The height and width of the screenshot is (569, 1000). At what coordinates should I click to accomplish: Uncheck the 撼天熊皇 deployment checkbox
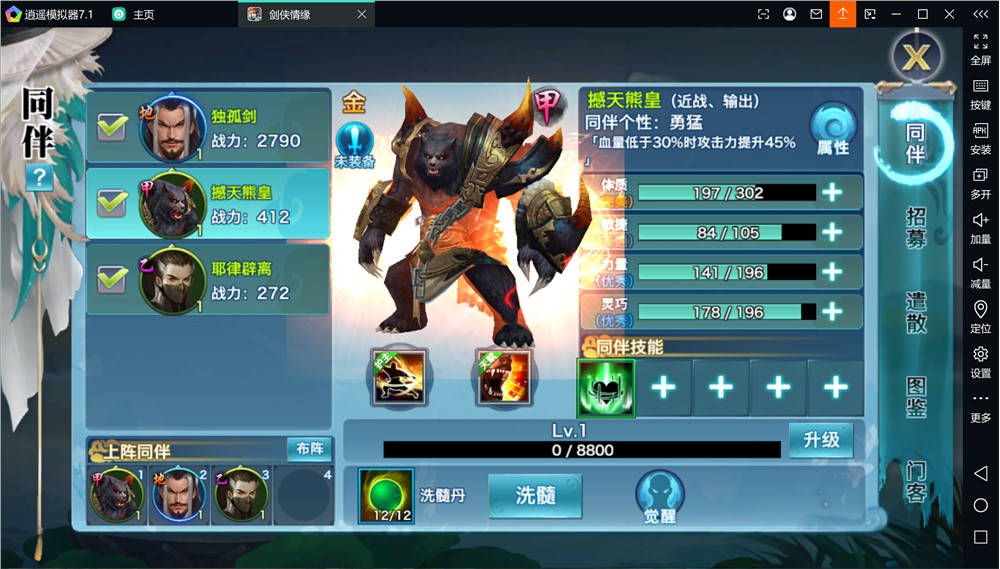tap(111, 203)
